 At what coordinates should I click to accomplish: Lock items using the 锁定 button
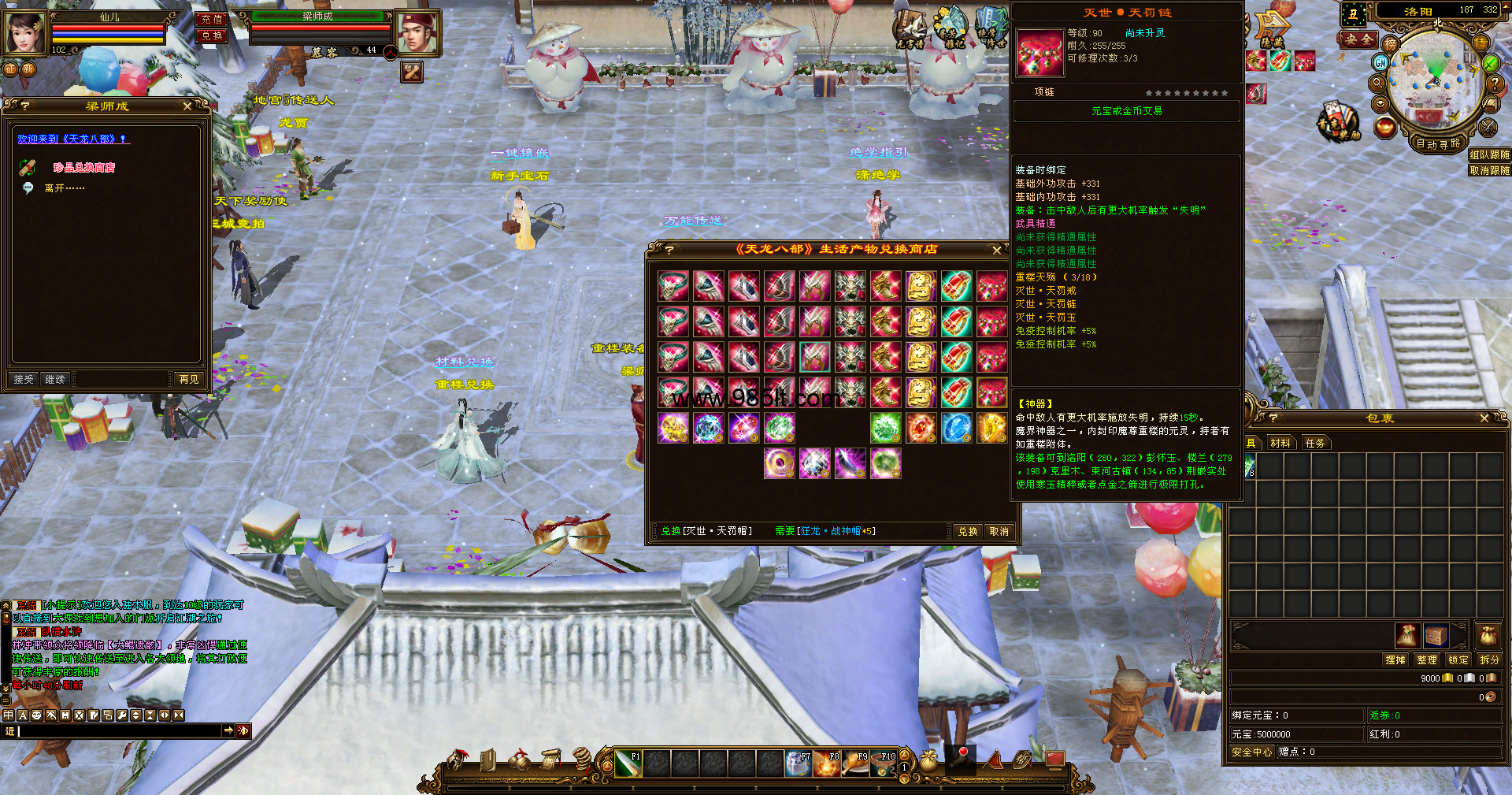[x=1458, y=660]
